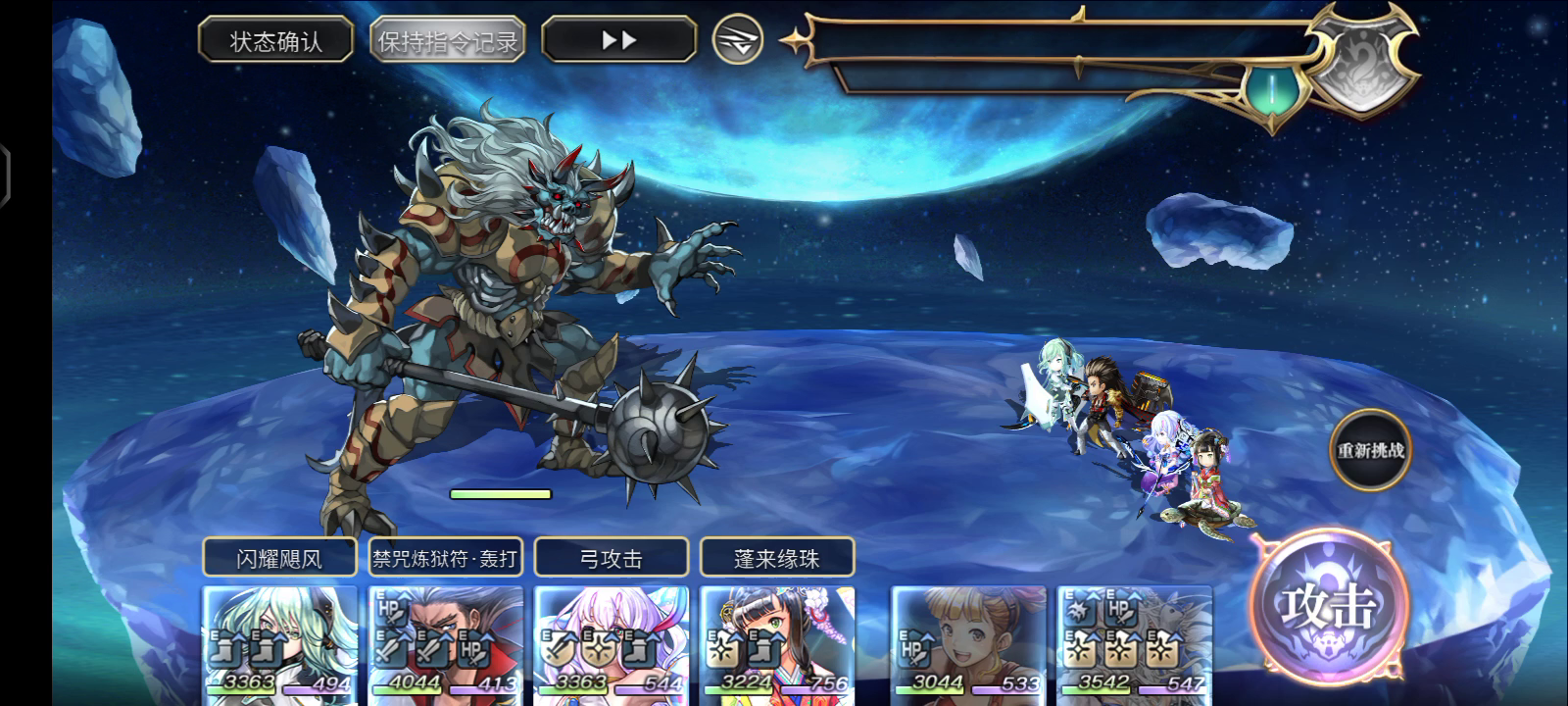
Task: Toggle 保持指令记录 command record mode
Action: [x=446, y=39]
